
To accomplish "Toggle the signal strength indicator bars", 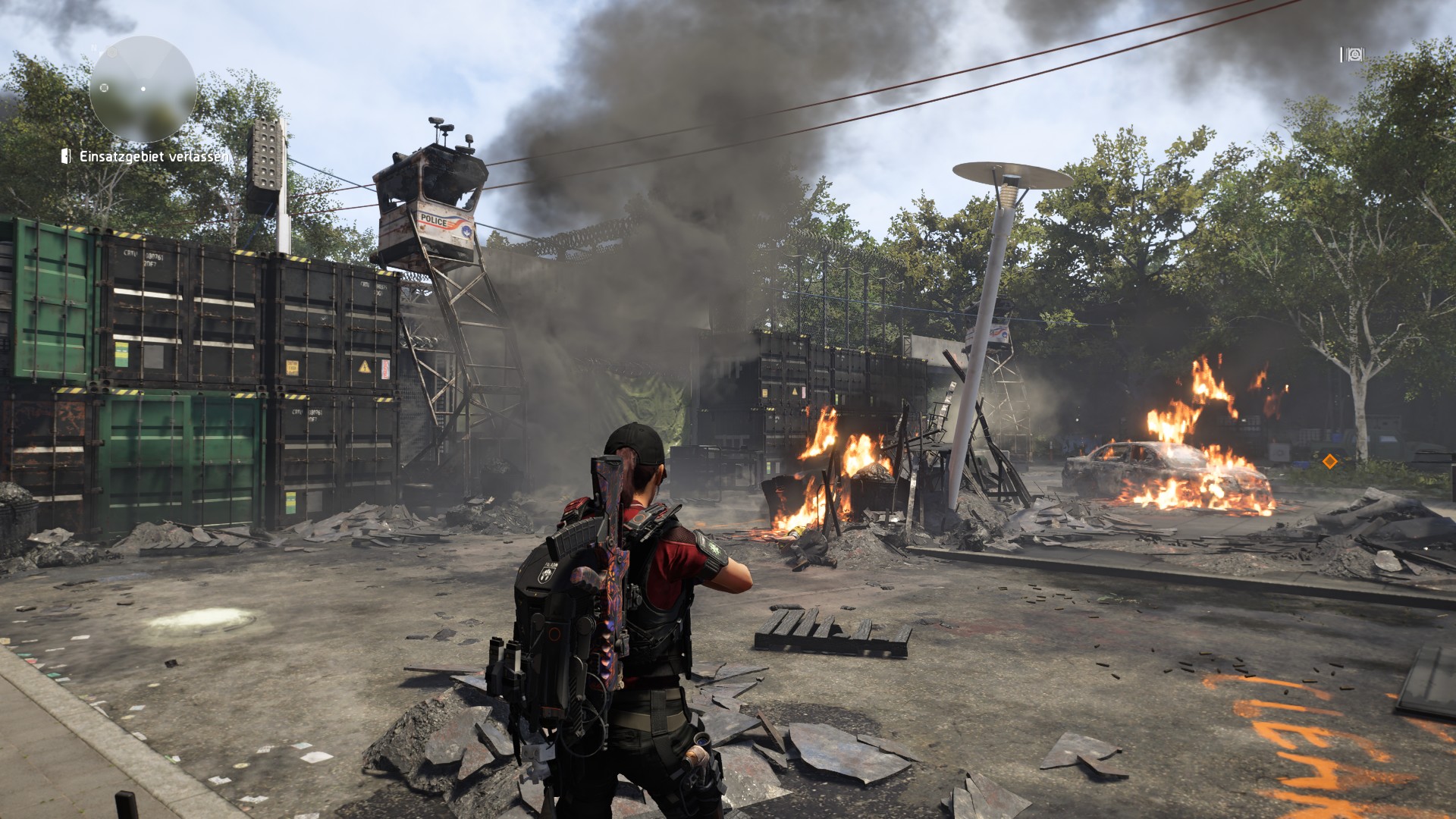I will pos(1342,54).
